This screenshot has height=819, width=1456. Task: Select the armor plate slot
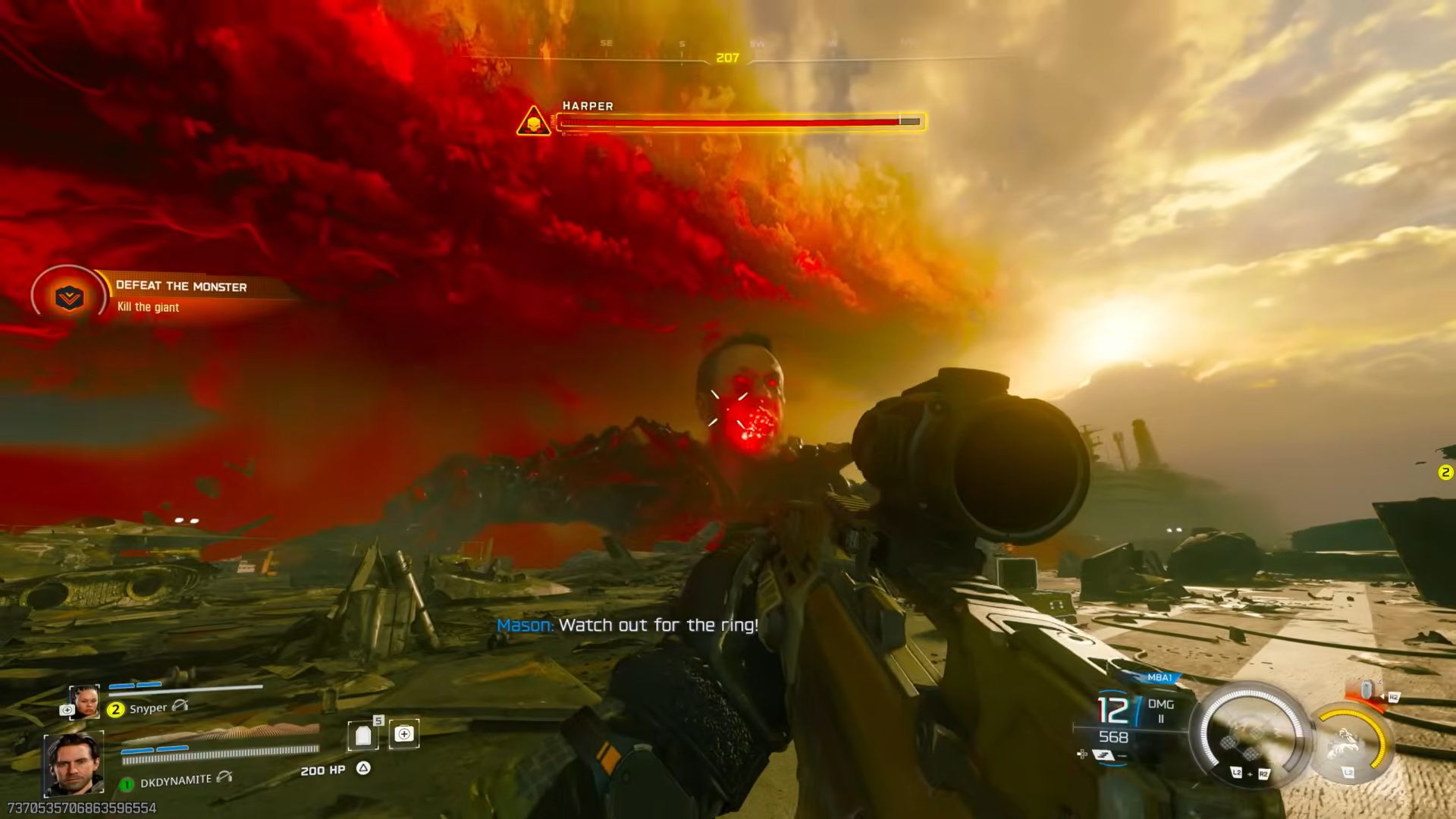(363, 735)
